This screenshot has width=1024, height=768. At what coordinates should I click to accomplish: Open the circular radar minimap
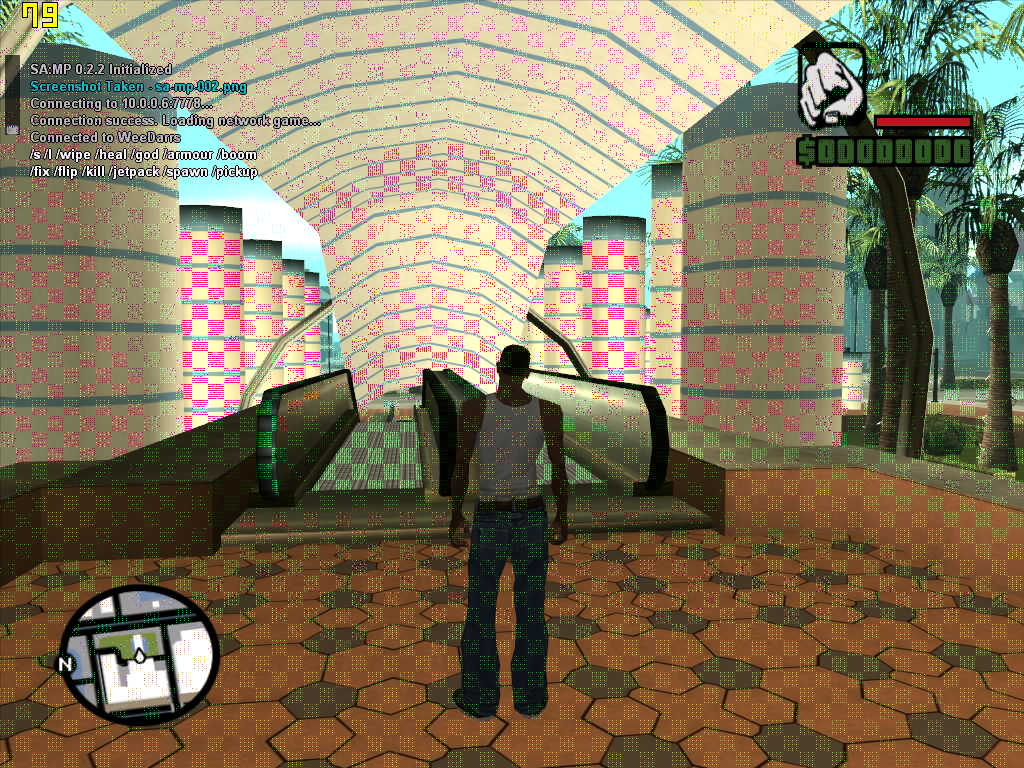140,653
